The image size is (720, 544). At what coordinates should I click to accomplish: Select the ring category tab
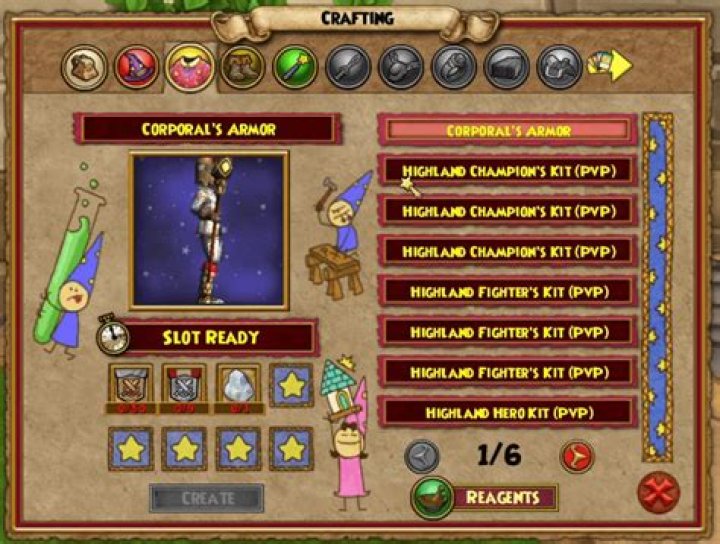(454, 68)
